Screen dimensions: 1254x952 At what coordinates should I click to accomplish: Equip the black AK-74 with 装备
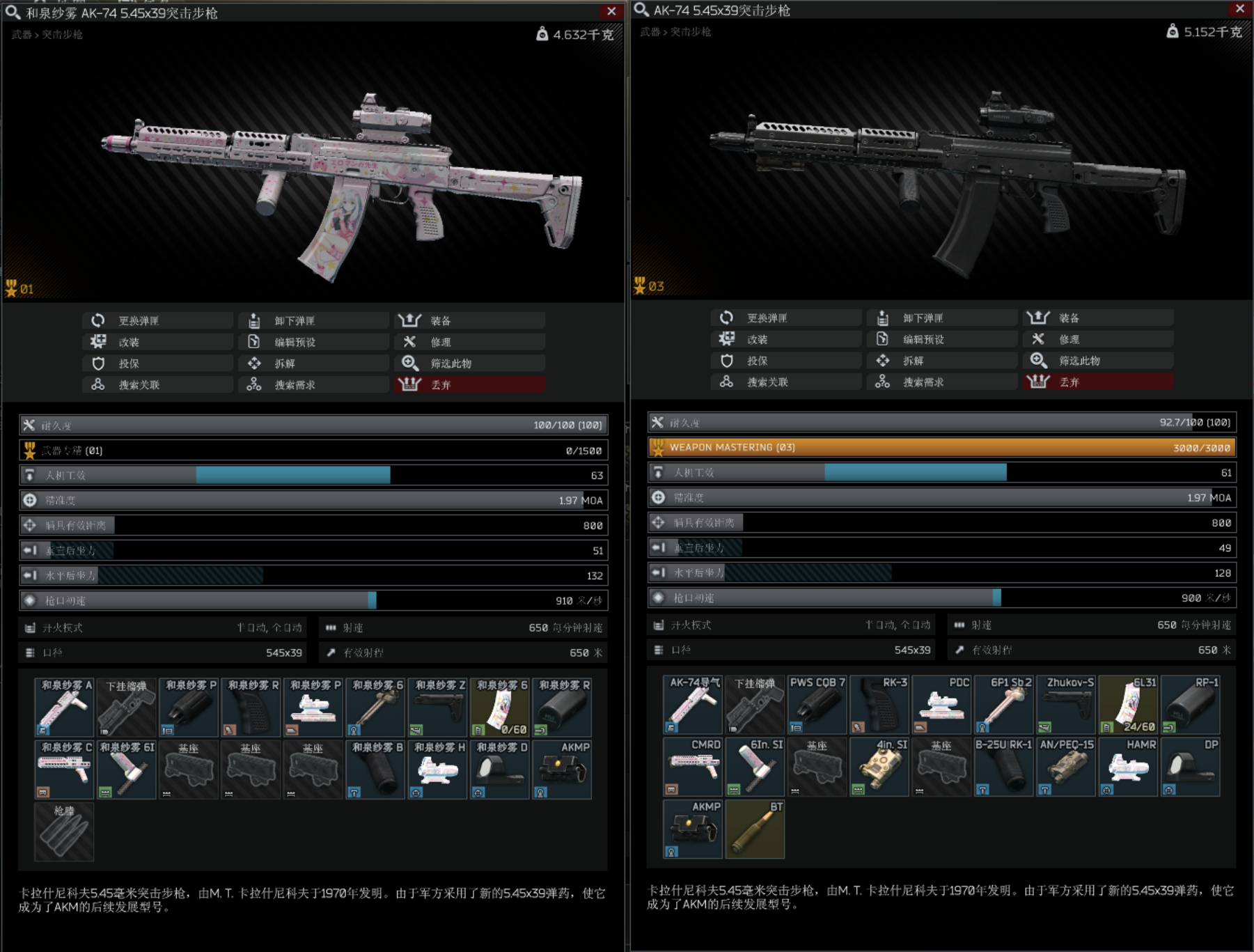coord(1098,318)
